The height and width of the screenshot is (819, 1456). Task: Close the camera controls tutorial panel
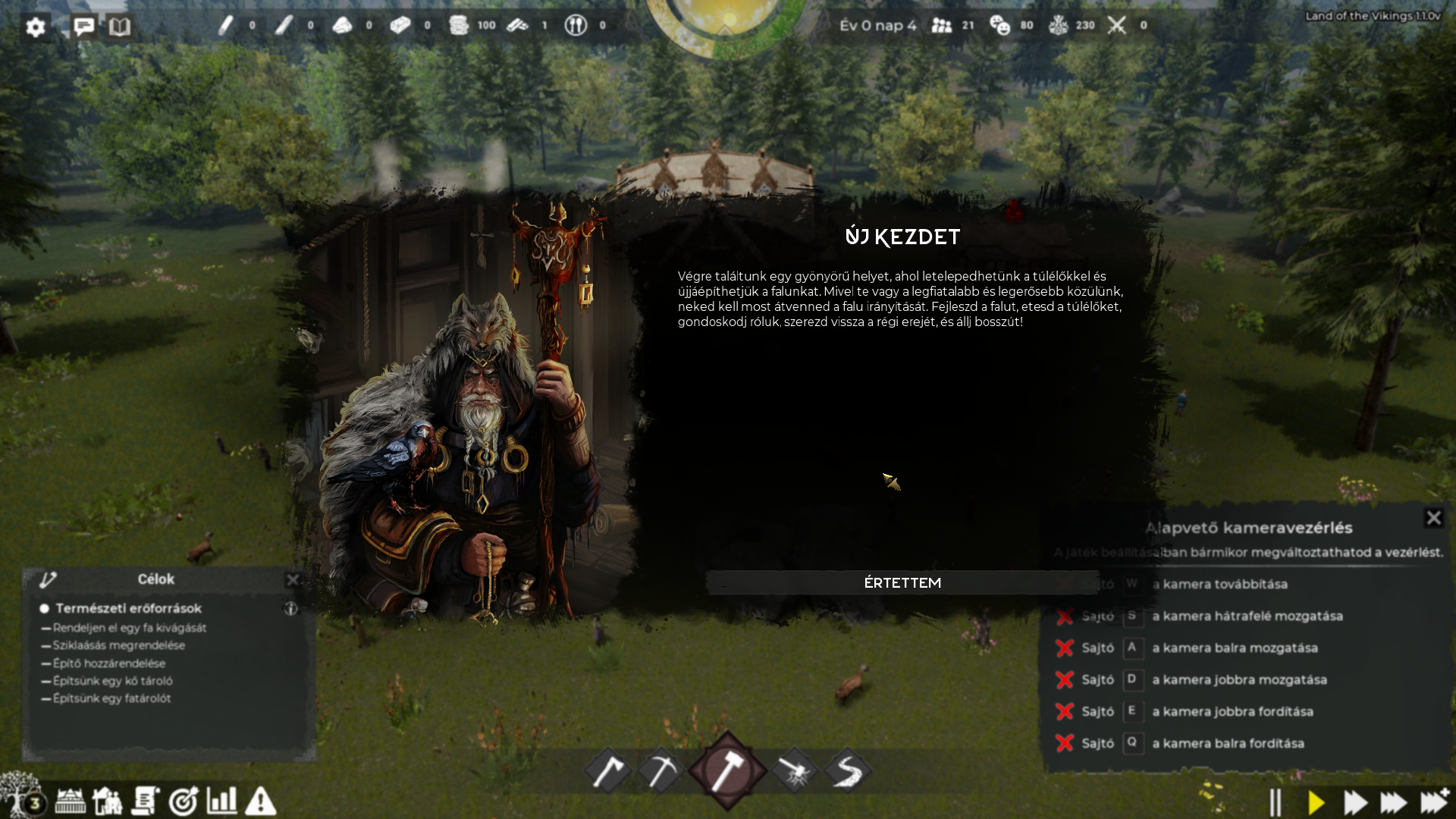click(x=1433, y=518)
